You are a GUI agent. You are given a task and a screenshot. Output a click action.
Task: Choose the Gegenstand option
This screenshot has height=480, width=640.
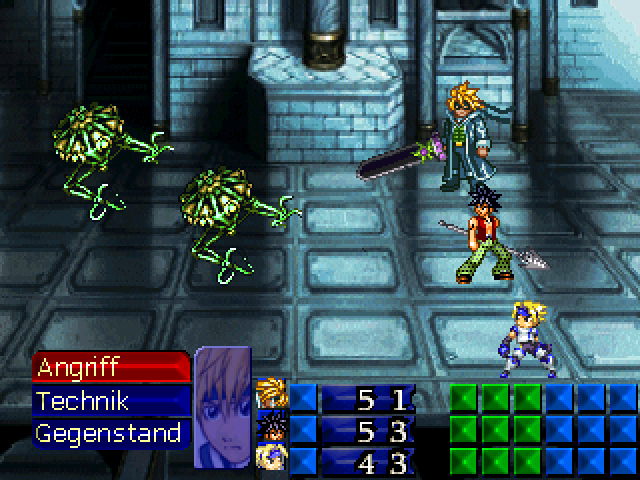point(110,434)
